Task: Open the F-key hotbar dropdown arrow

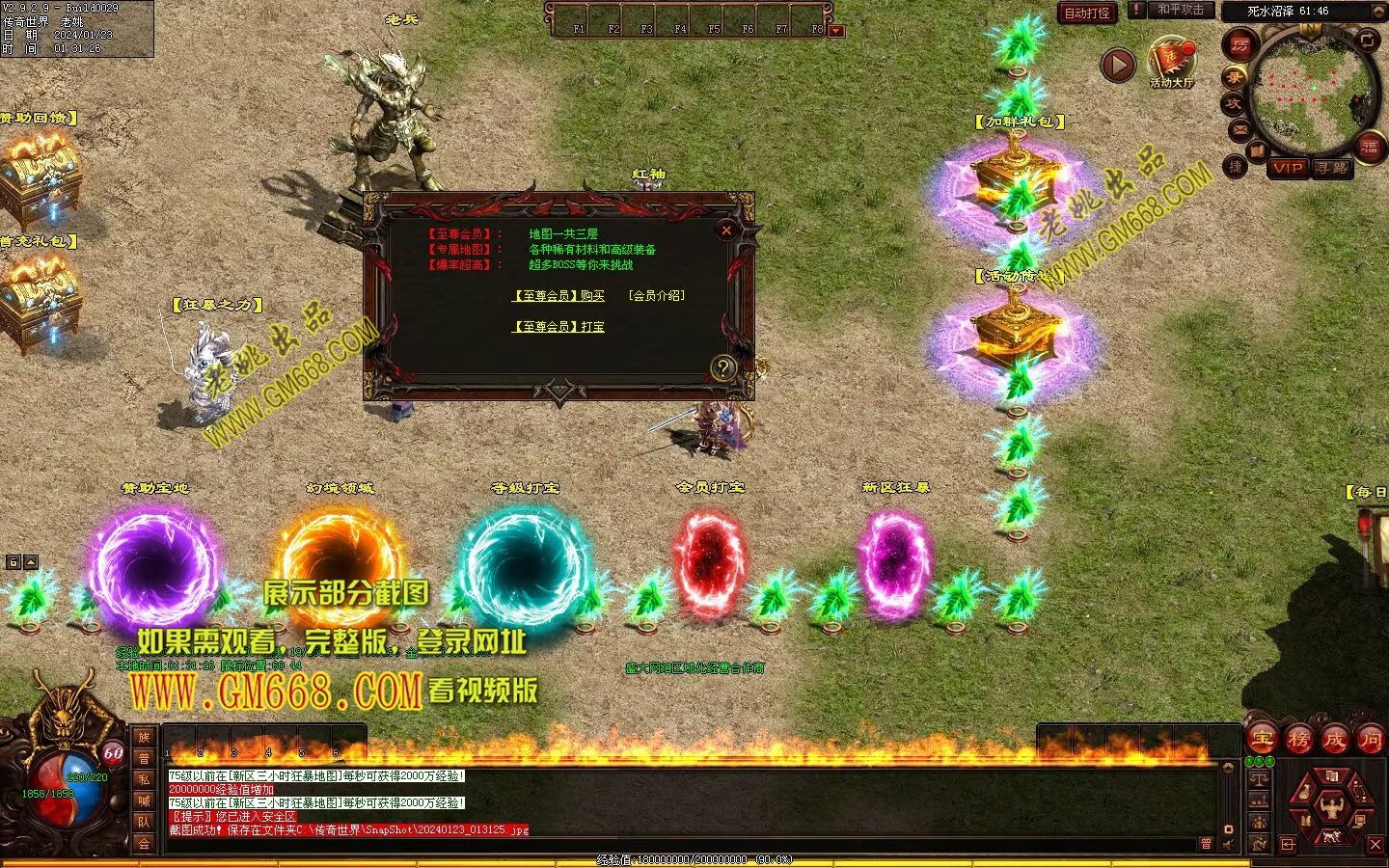Action: (836, 31)
